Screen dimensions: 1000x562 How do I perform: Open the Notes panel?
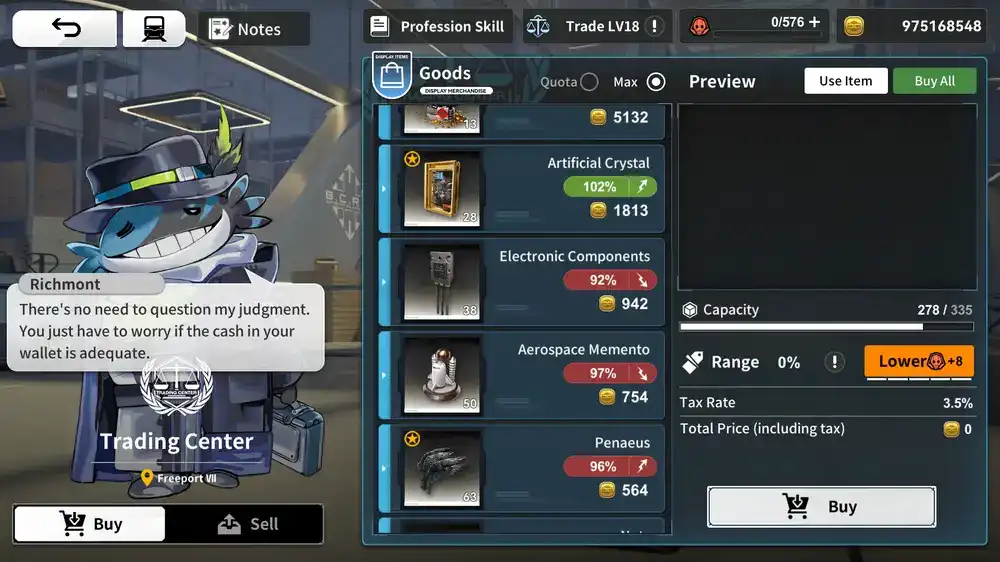[x=253, y=29]
